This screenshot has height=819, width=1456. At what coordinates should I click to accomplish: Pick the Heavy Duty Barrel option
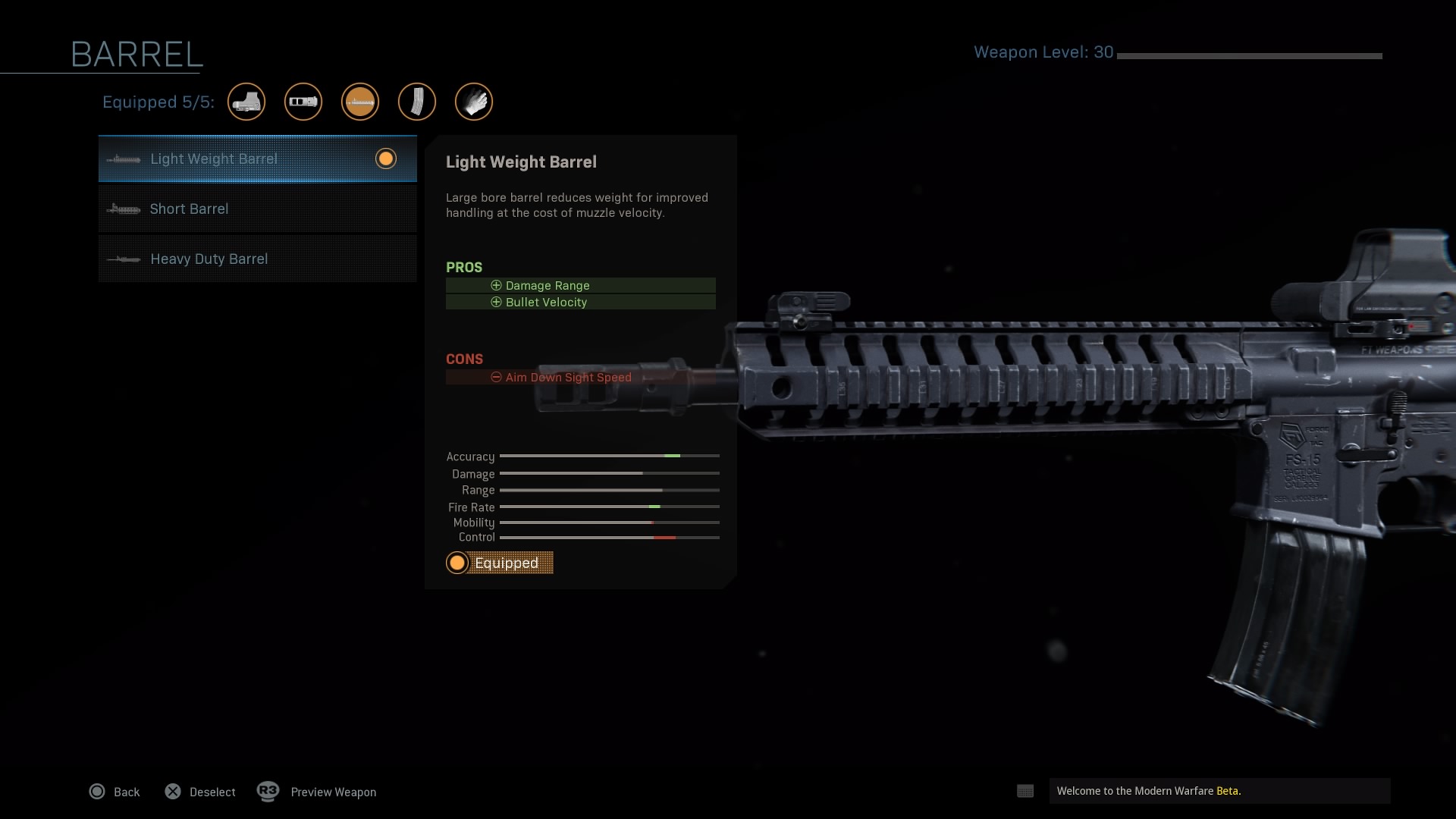tap(257, 259)
